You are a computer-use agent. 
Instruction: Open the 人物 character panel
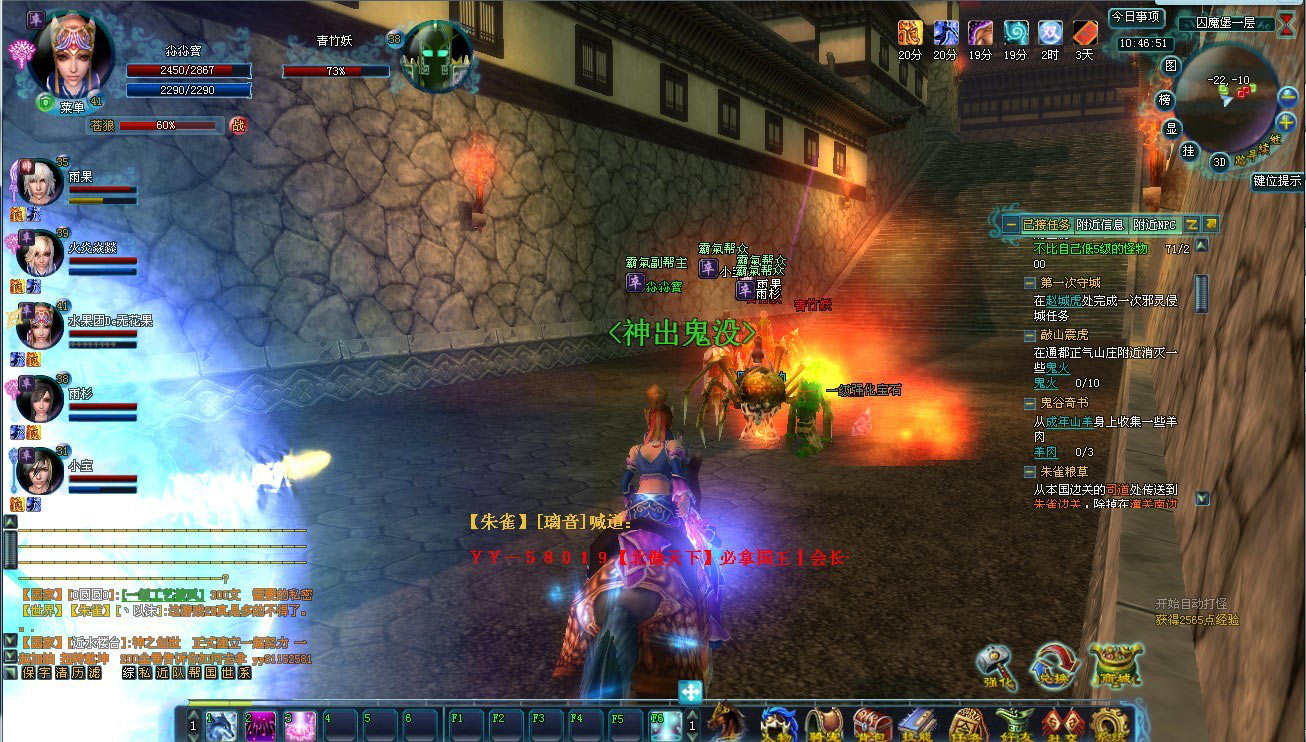[778, 724]
